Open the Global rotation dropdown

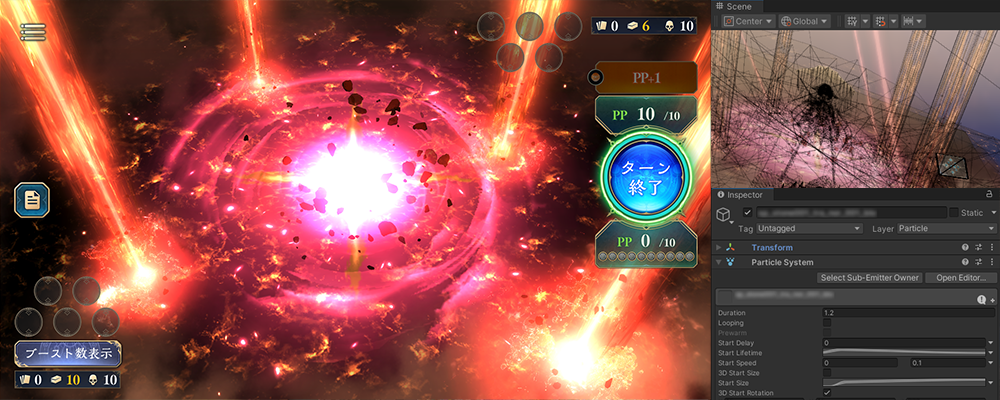[808, 20]
